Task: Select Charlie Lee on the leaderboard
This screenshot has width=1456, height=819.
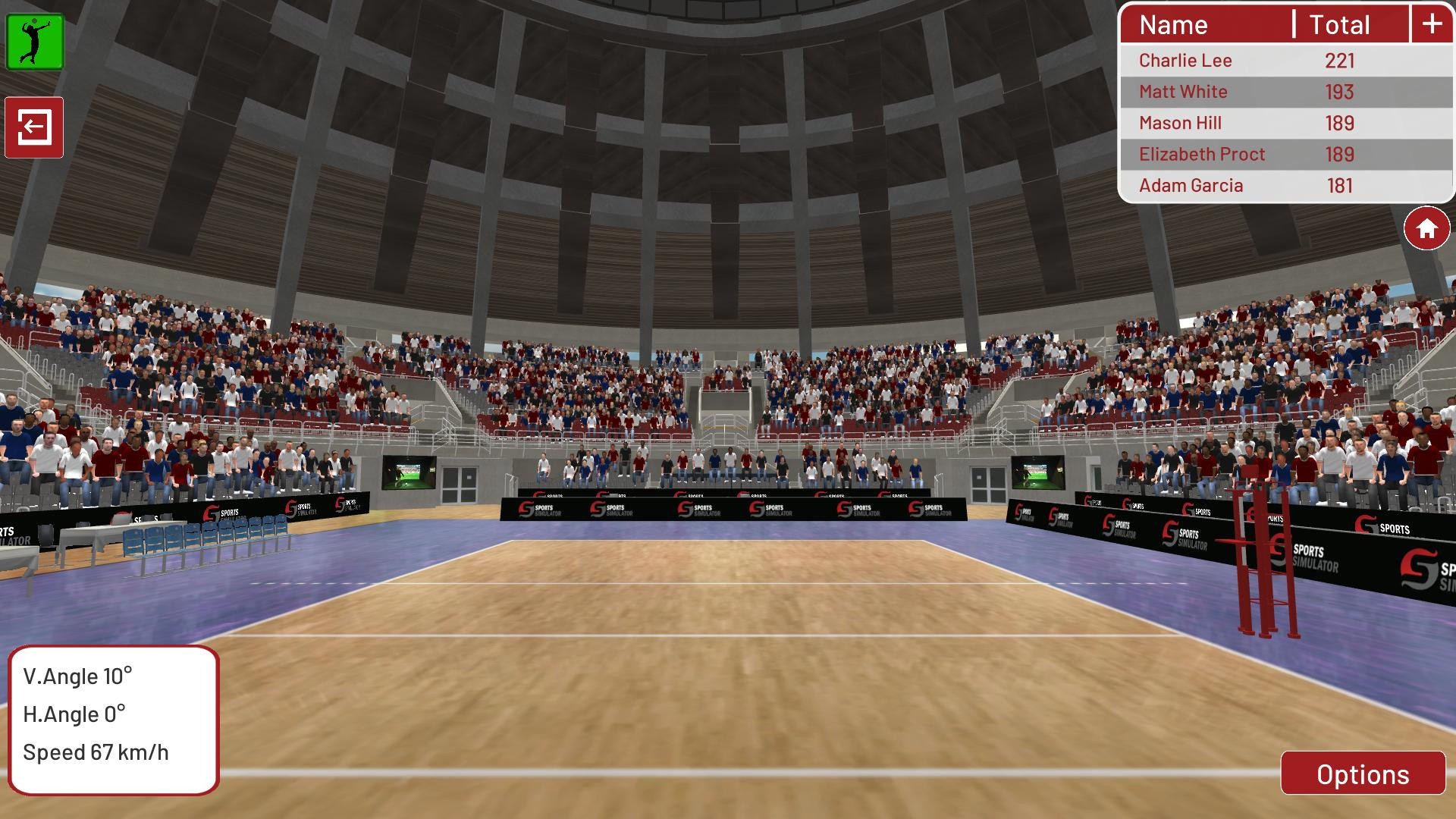Action: pyautogui.click(x=1185, y=61)
